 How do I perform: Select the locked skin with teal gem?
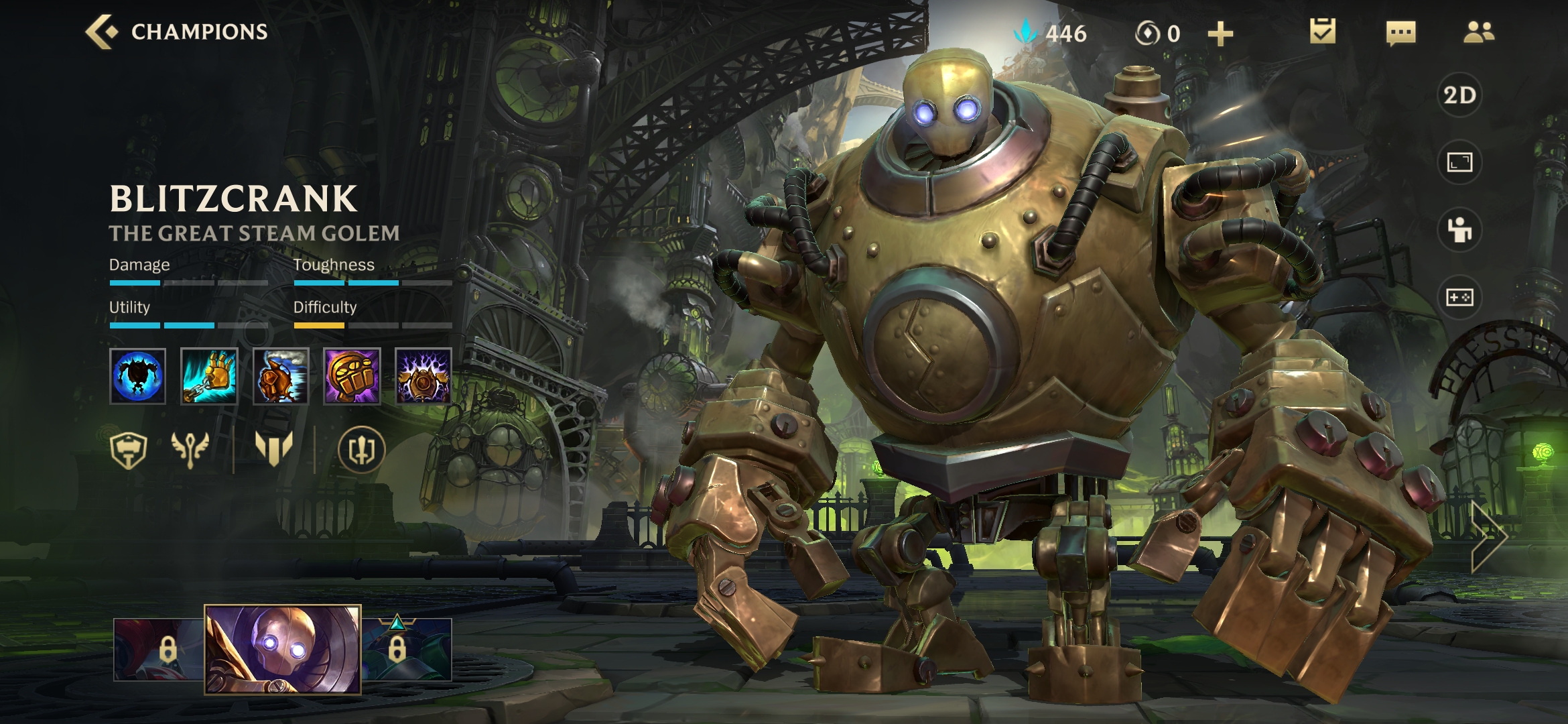point(407,649)
